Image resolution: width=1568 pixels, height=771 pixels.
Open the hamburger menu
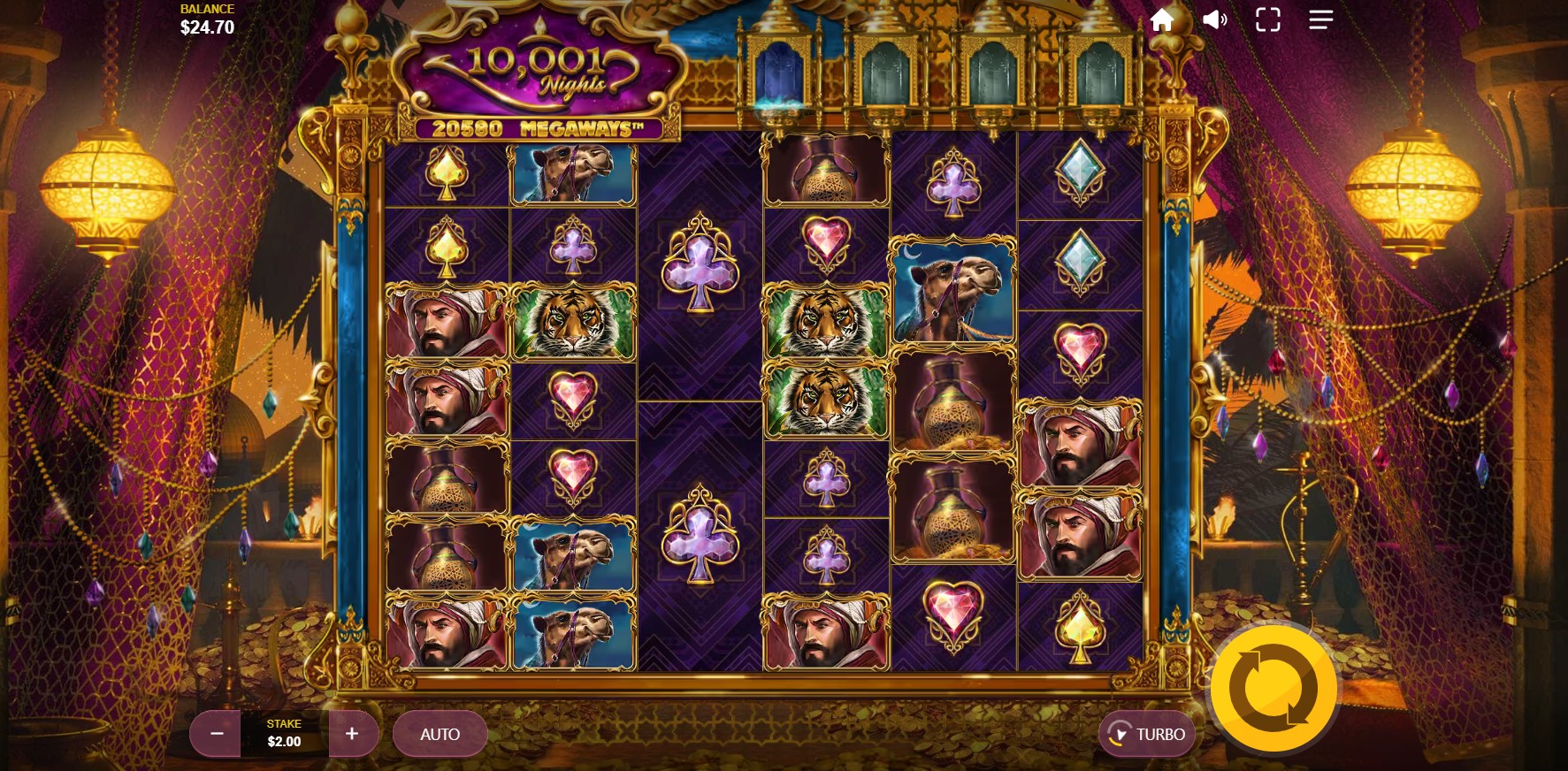coord(1320,19)
